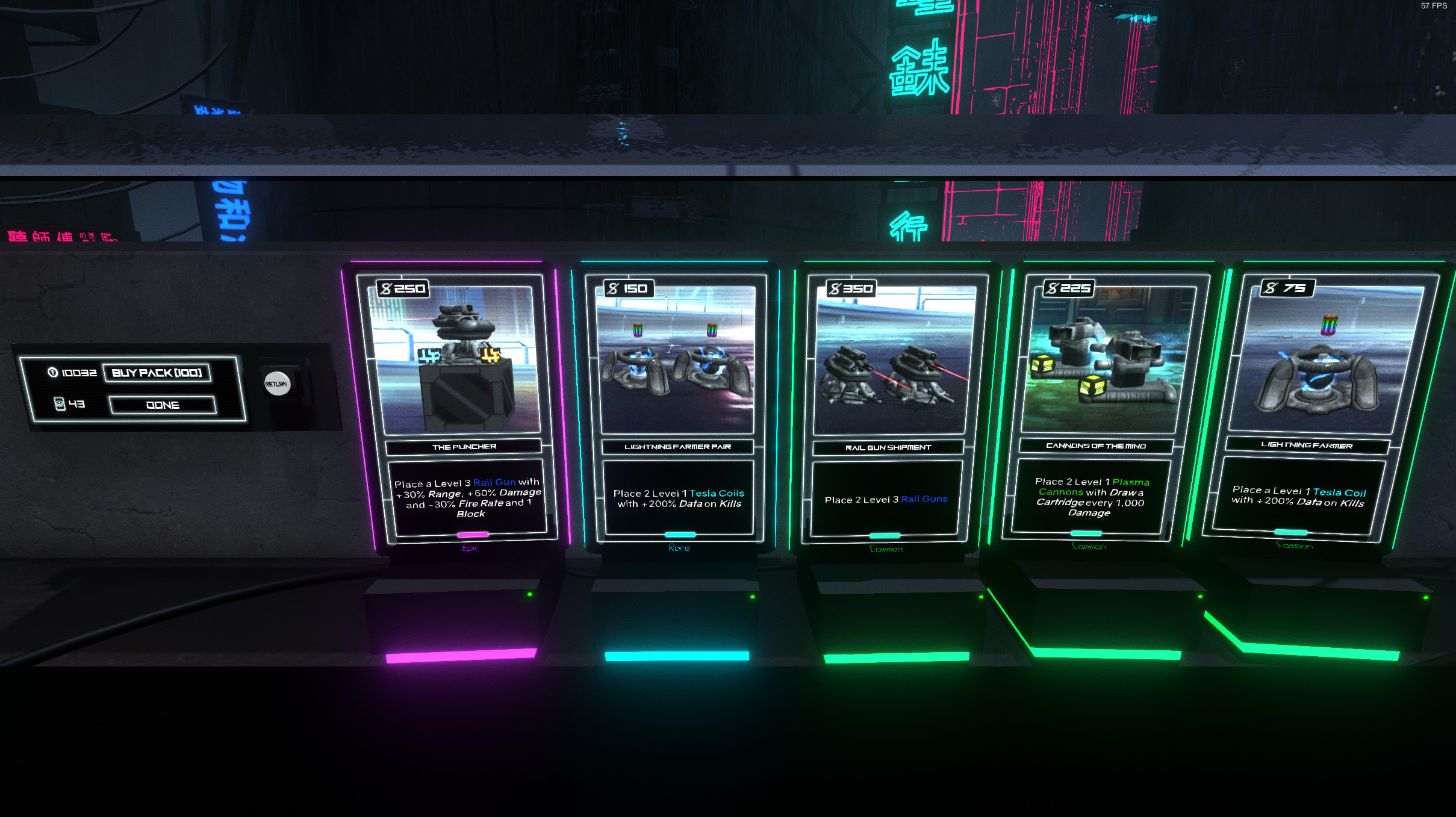This screenshot has height=817, width=1456.
Task: Click the Lightning Farmer title banner
Action: coord(1306,444)
